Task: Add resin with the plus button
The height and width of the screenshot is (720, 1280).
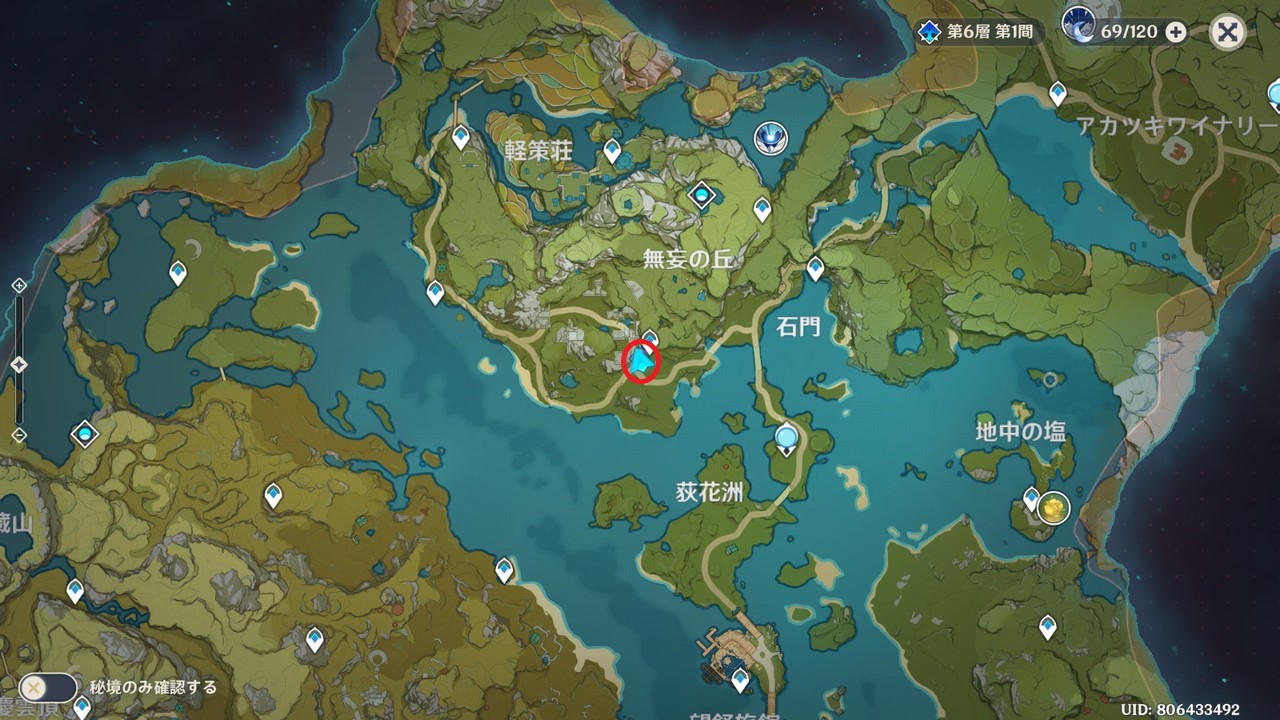Action: pyautogui.click(x=1176, y=32)
